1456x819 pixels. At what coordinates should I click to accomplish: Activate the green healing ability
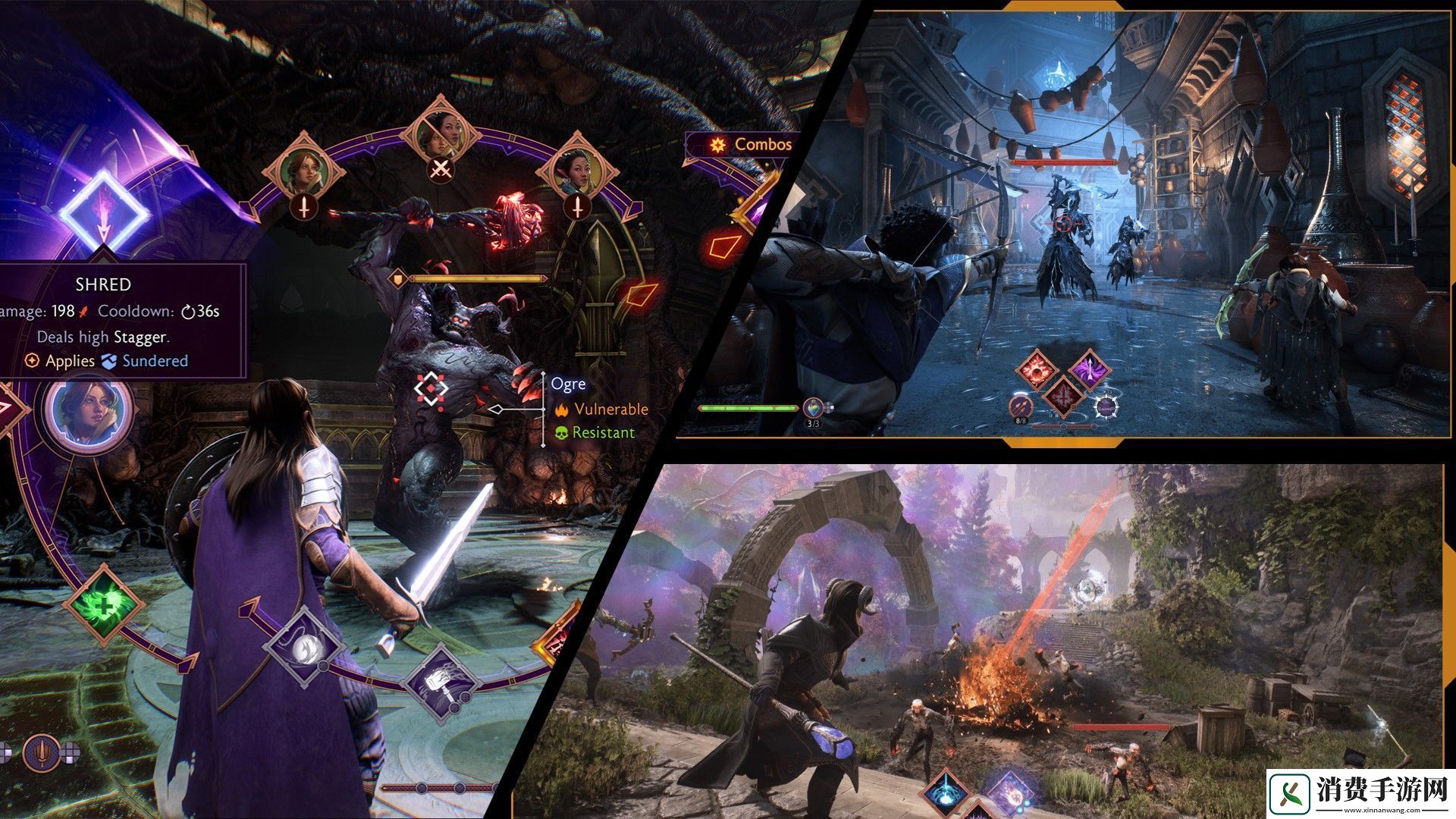[104, 604]
